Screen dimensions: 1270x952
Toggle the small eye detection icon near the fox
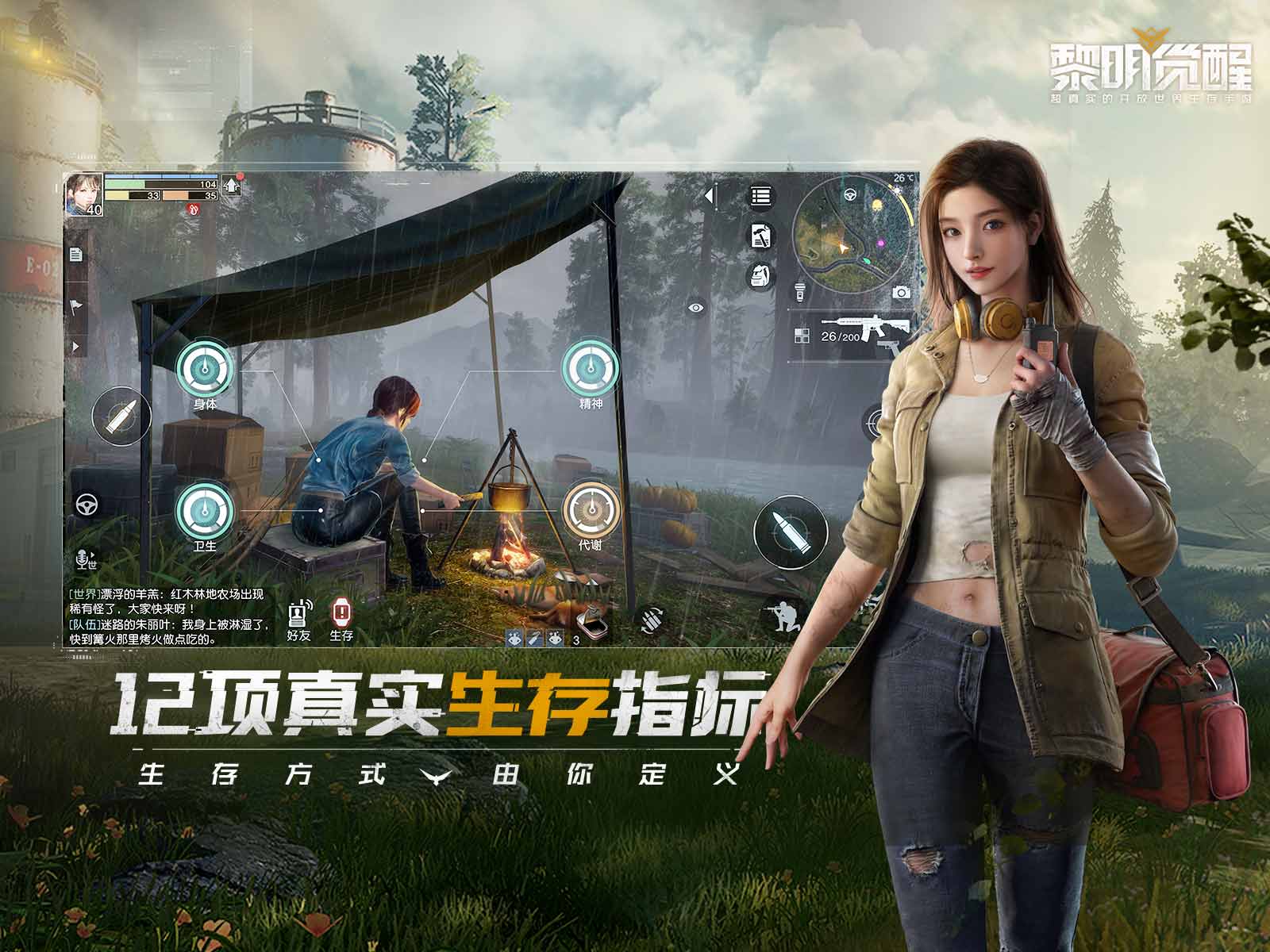point(515,637)
